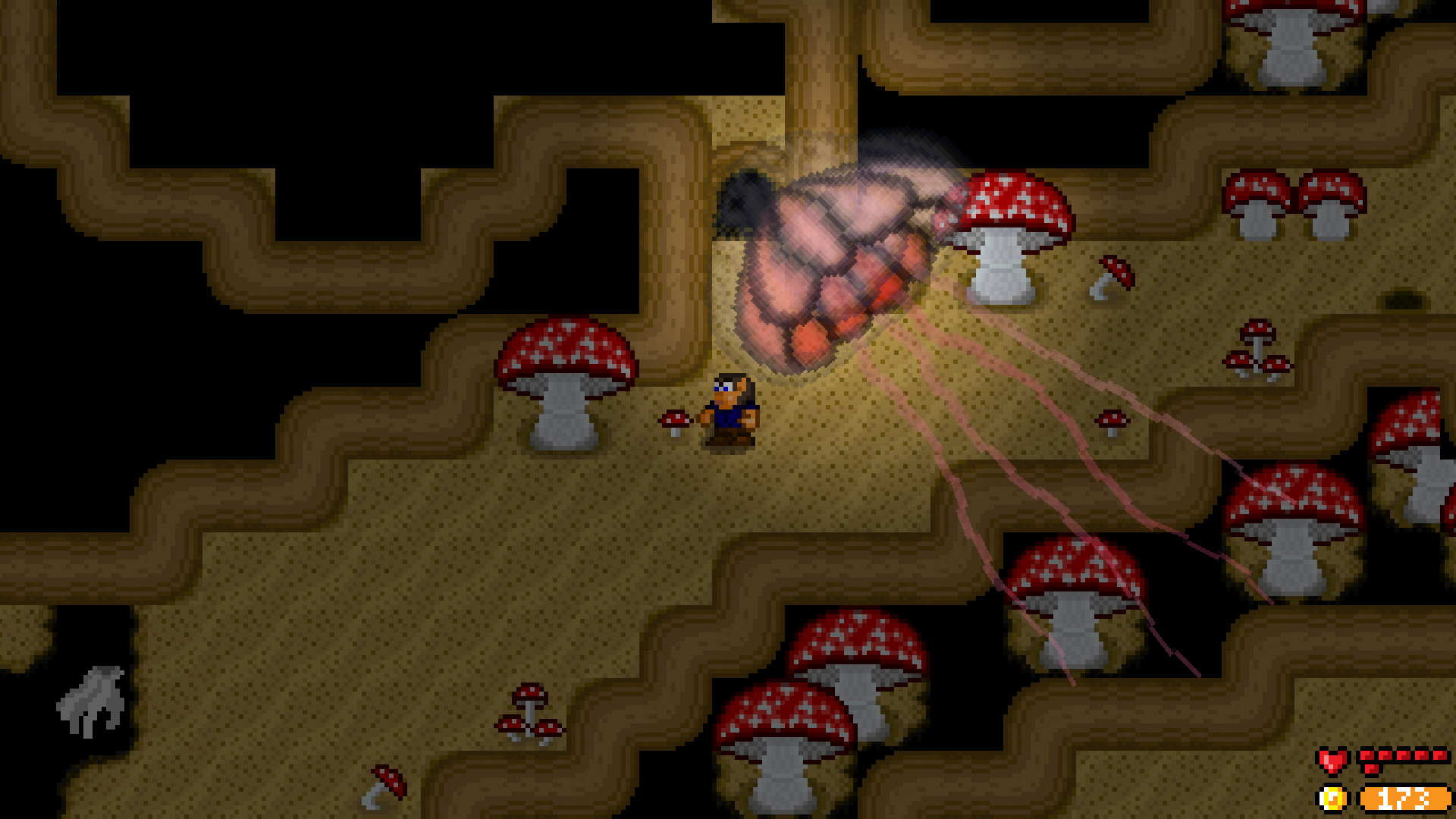Toggle the last health pip in the row

point(1440,755)
